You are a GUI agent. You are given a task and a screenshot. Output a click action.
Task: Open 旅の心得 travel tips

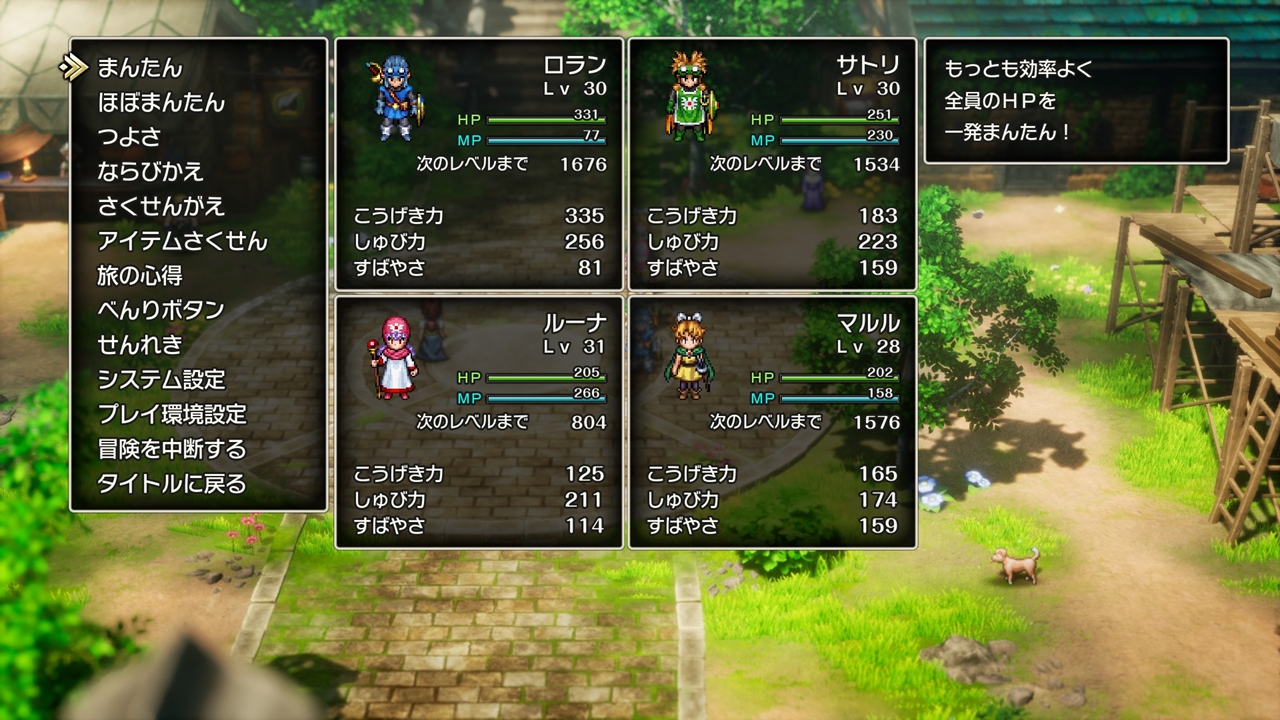click(x=140, y=276)
